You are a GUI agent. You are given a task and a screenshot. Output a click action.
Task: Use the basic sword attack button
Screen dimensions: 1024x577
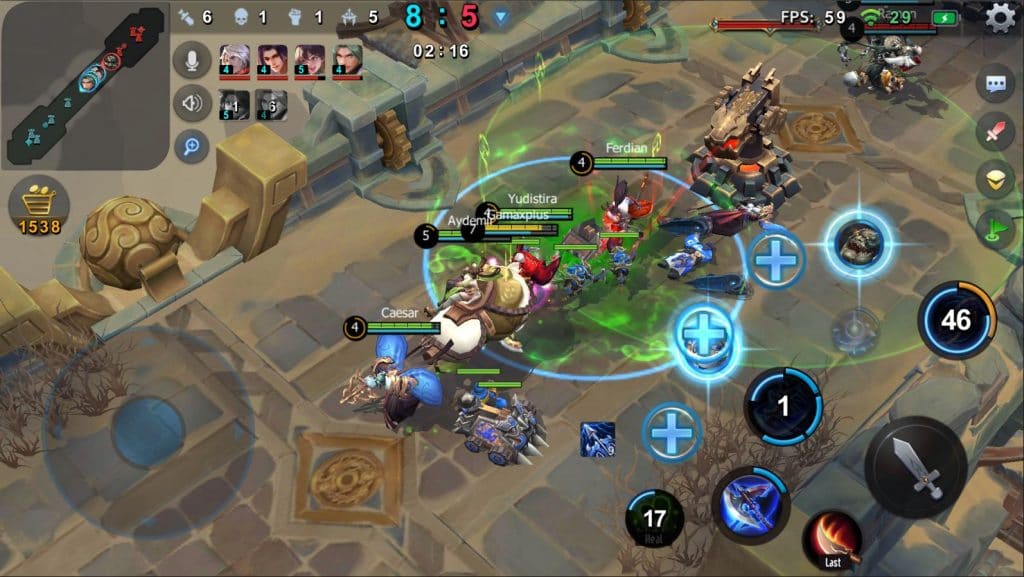915,466
